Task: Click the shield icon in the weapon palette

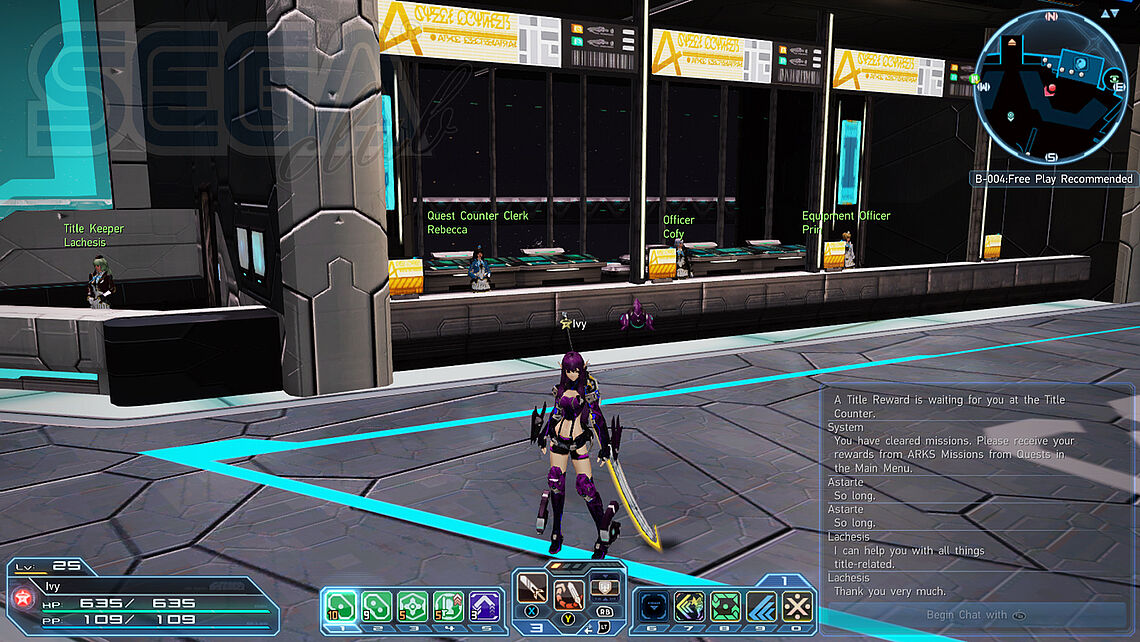Action: coord(602,588)
